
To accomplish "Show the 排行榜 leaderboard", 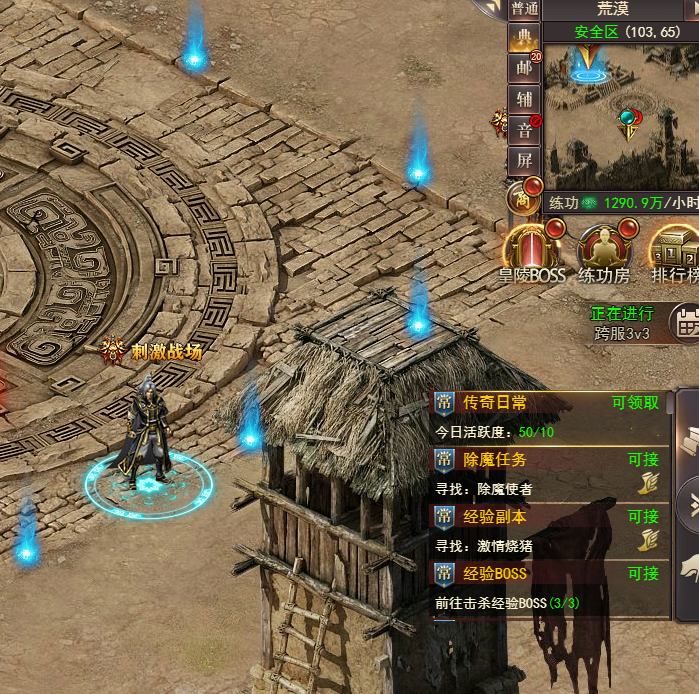I will [674, 251].
